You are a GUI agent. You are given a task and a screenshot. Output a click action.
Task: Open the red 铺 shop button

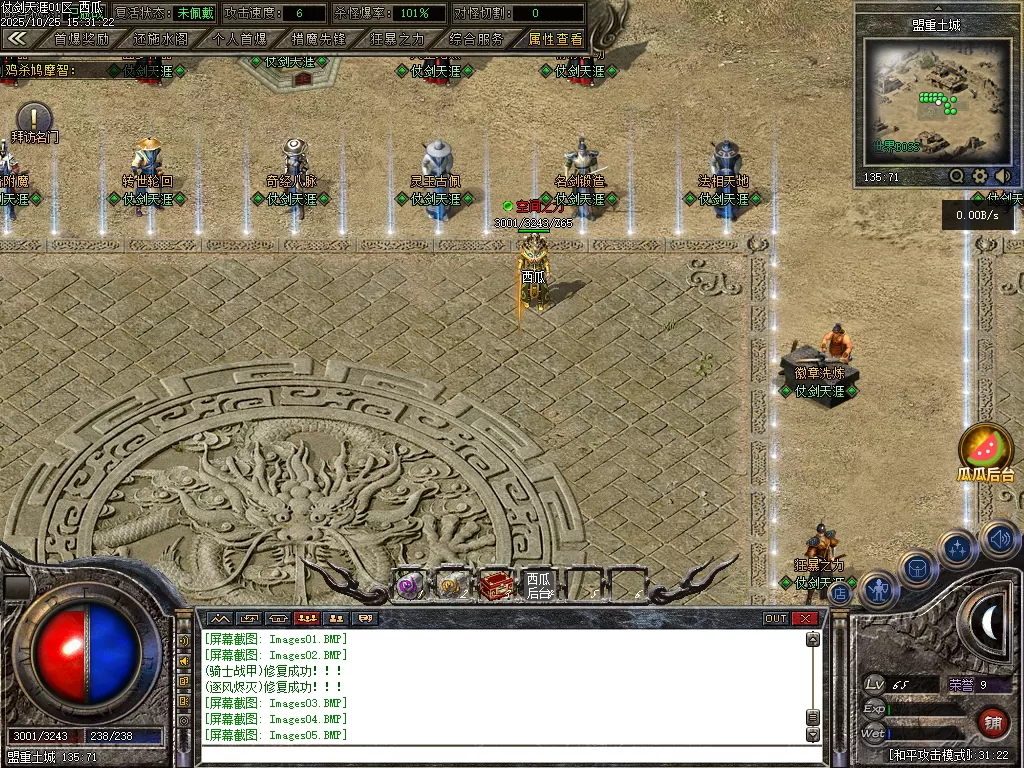point(991,723)
